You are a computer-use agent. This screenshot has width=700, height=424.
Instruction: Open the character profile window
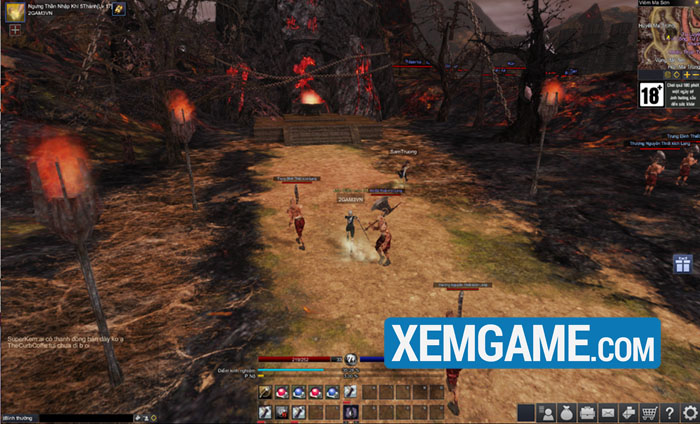point(547,412)
